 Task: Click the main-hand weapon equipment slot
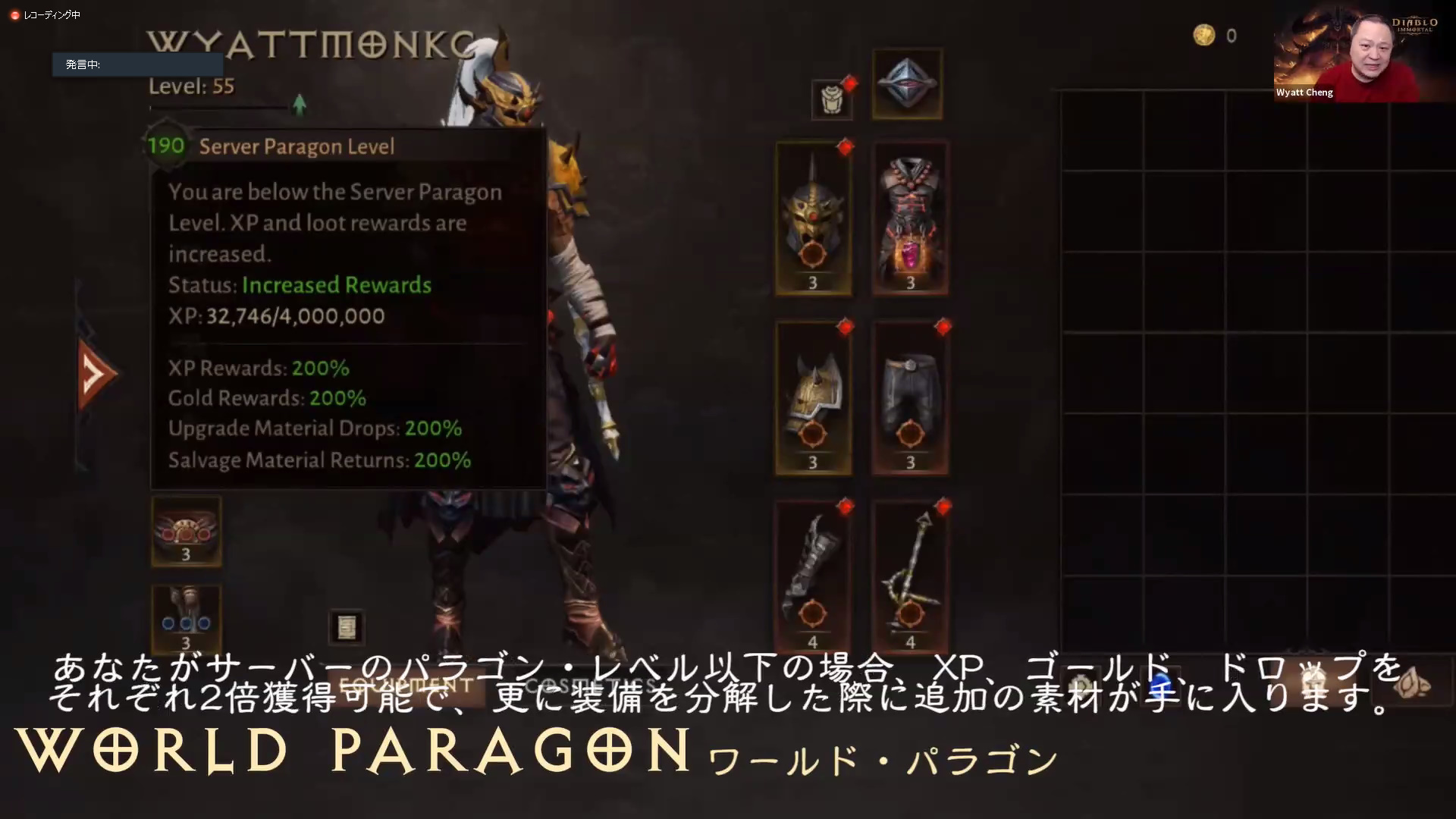tap(813, 576)
